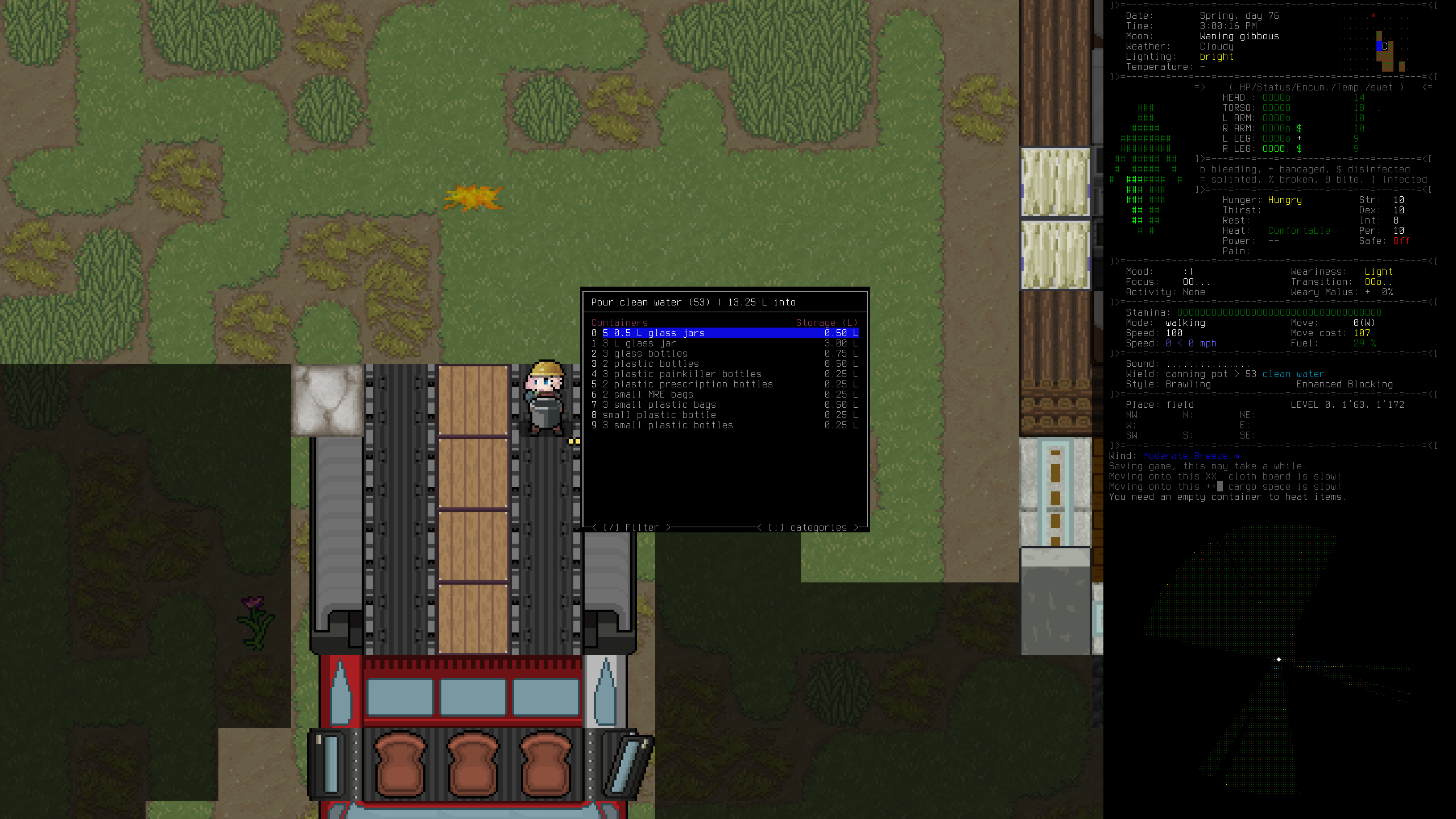Select plastic prescription bottles entry
This screenshot has width=1456, height=819.
687,384
